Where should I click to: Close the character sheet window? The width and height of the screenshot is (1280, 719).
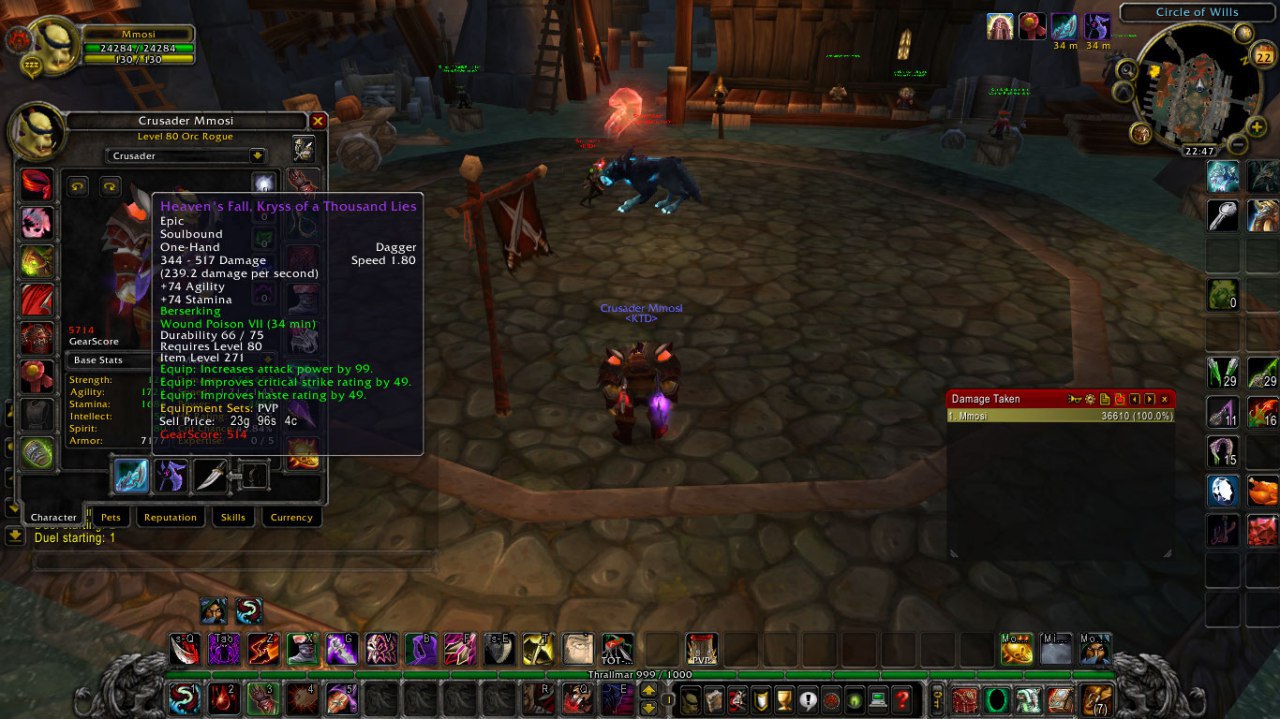tap(318, 121)
